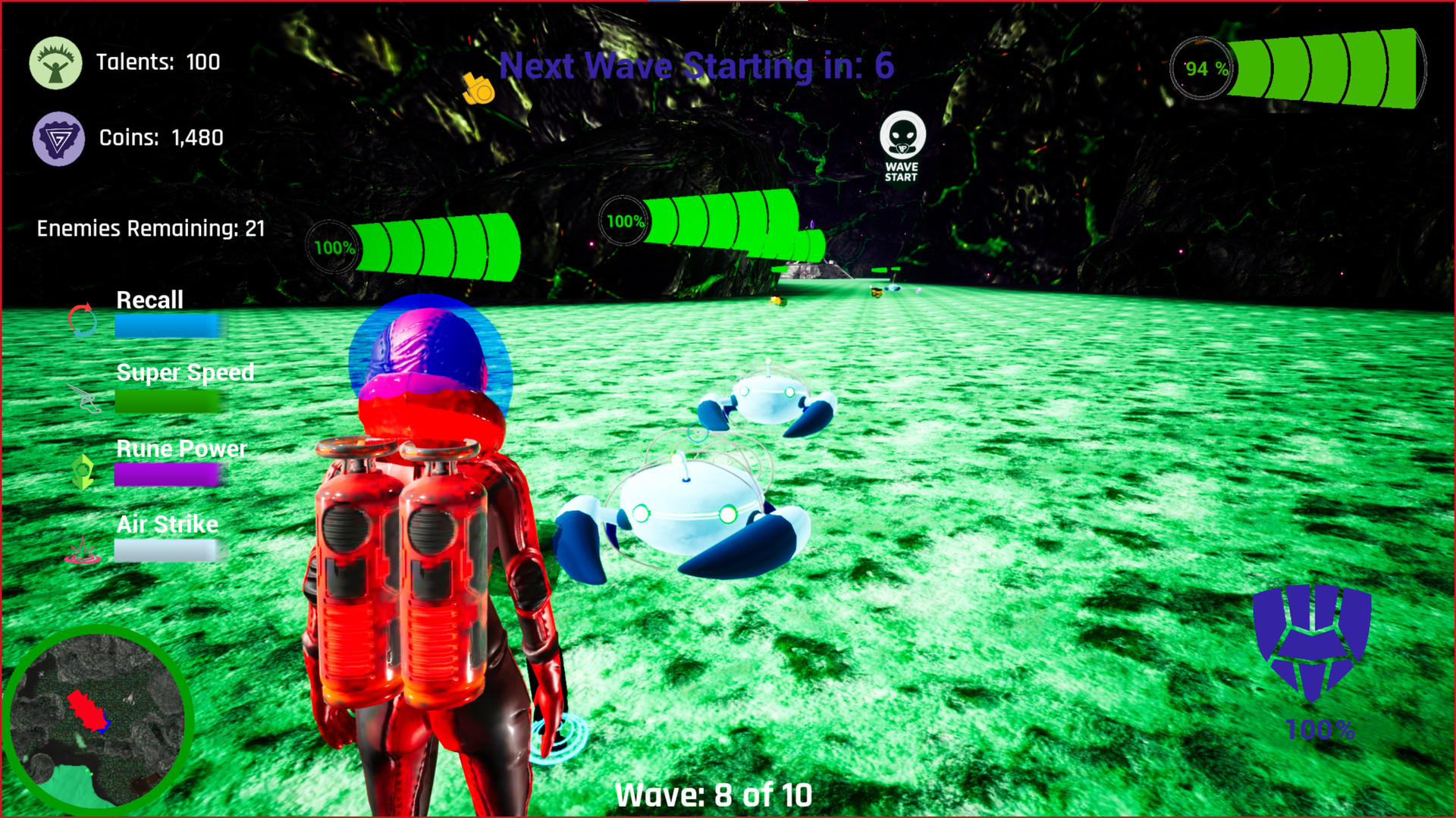The height and width of the screenshot is (818, 1456).
Task: Select the Recall ability icon
Action: click(x=83, y=321)
